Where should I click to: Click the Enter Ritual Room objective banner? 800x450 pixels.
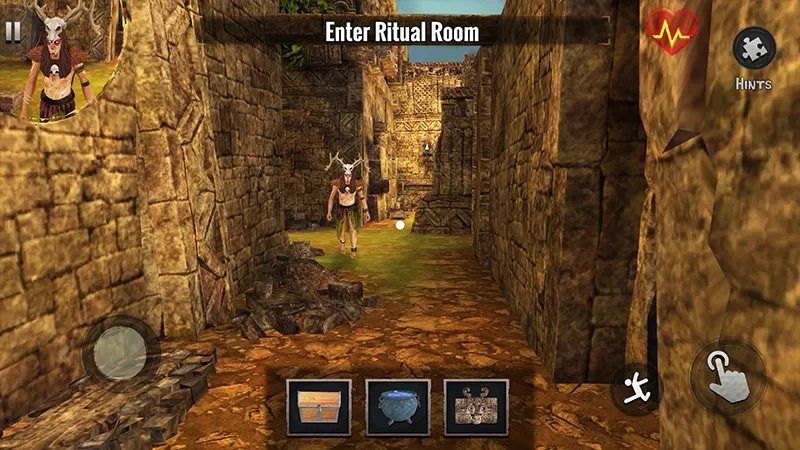pyautogui.click(x=402, y=32)
